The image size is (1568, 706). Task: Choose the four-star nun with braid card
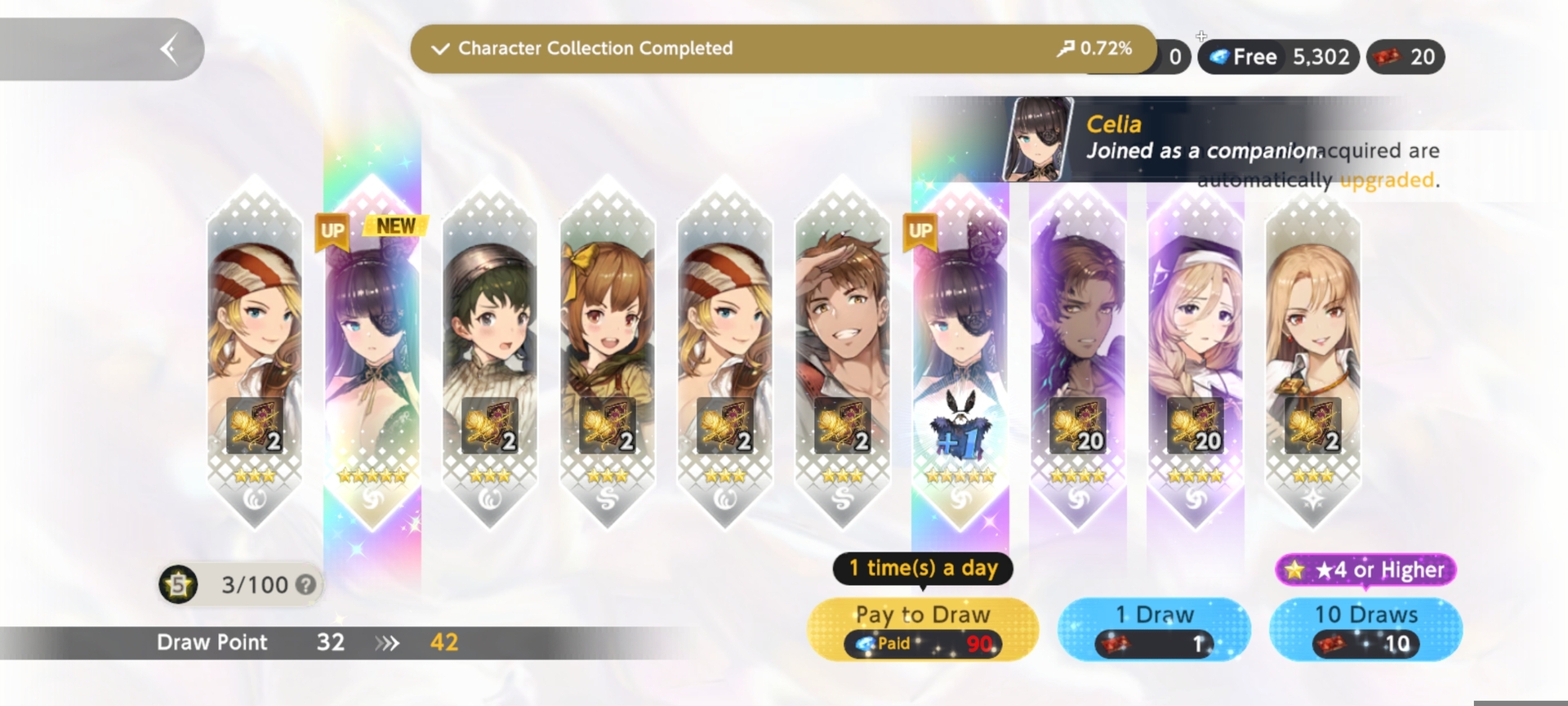(1195, 351)
